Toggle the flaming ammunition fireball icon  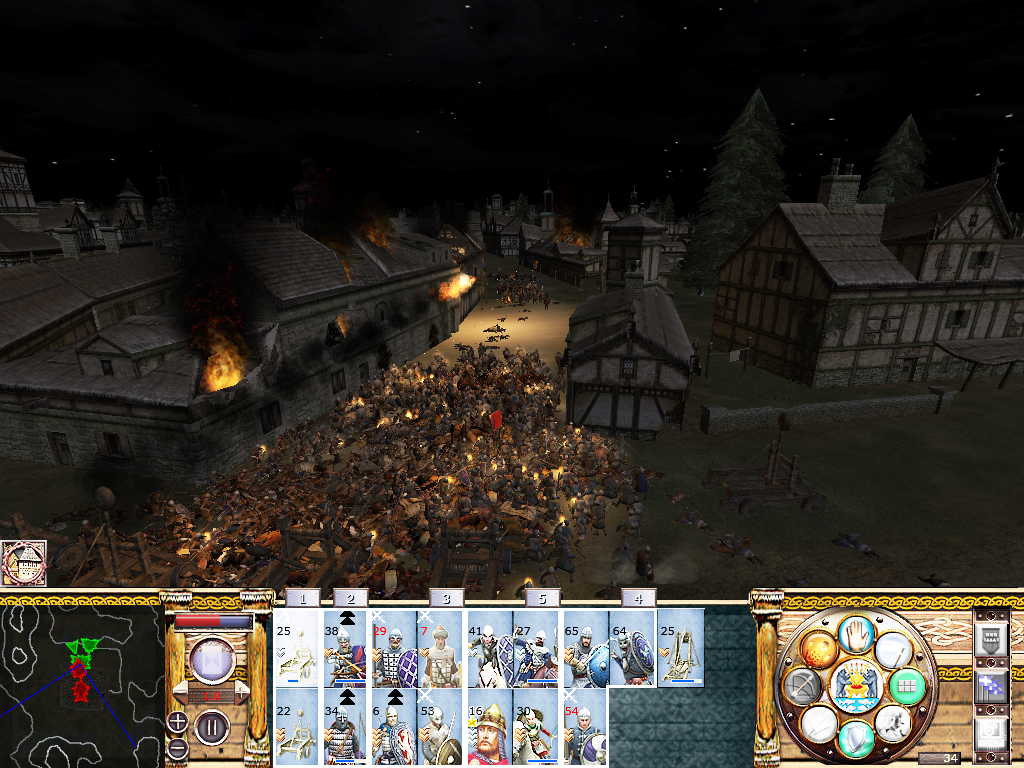point(819,650)
